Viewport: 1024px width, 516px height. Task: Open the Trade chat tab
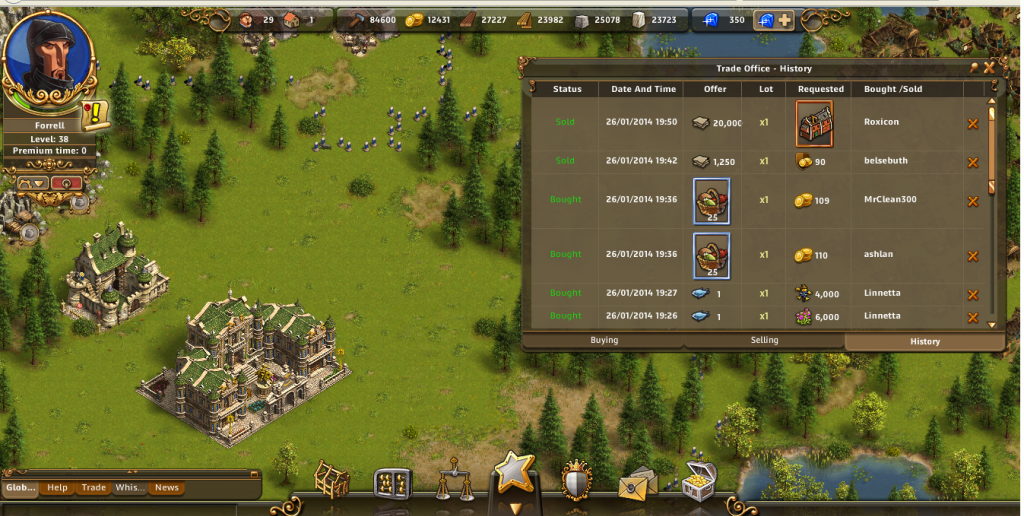94,488
